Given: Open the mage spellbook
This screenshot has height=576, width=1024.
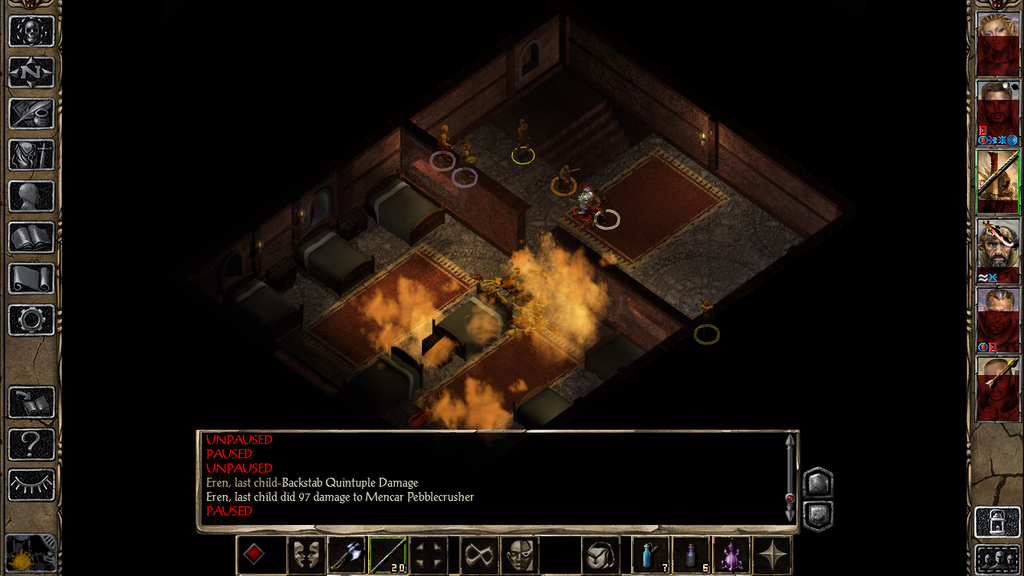Looking at the screenshot, I should [31, 237].
